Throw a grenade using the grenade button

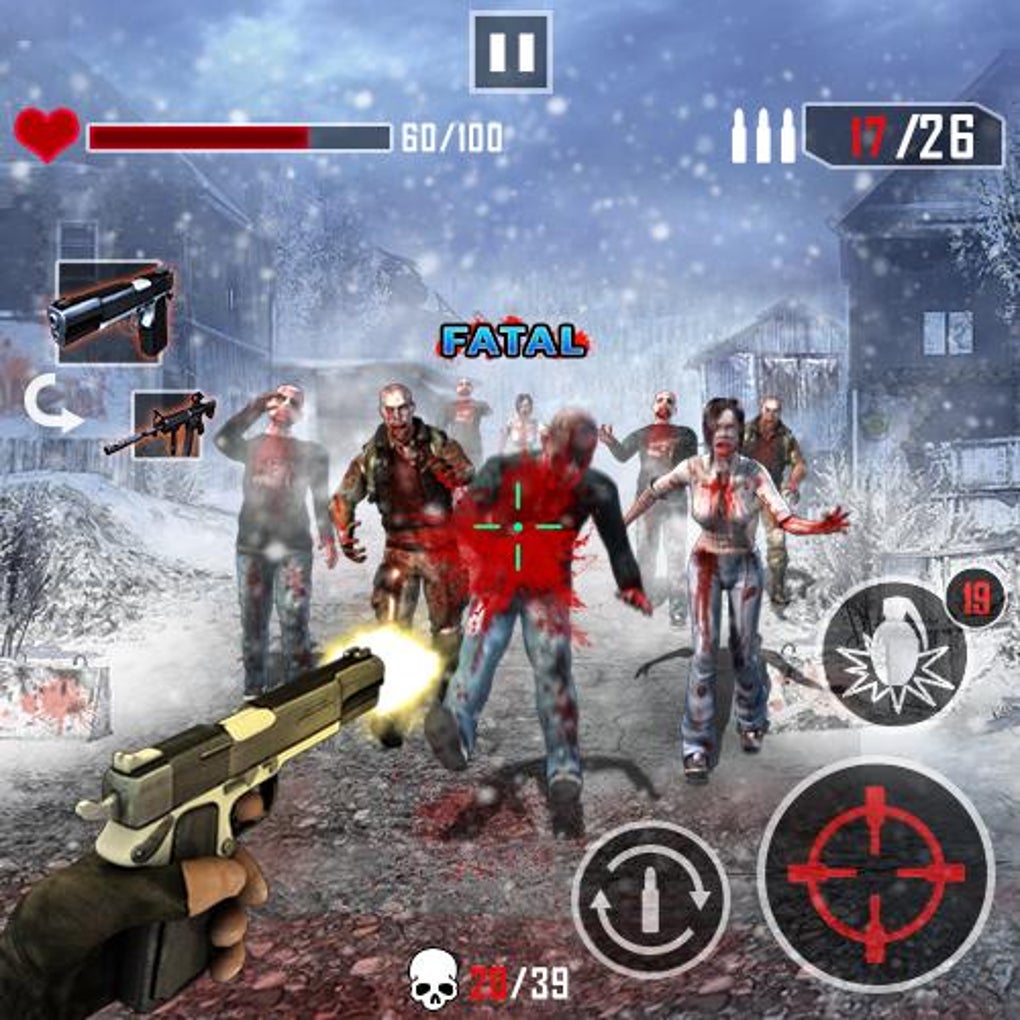point(893,652)
